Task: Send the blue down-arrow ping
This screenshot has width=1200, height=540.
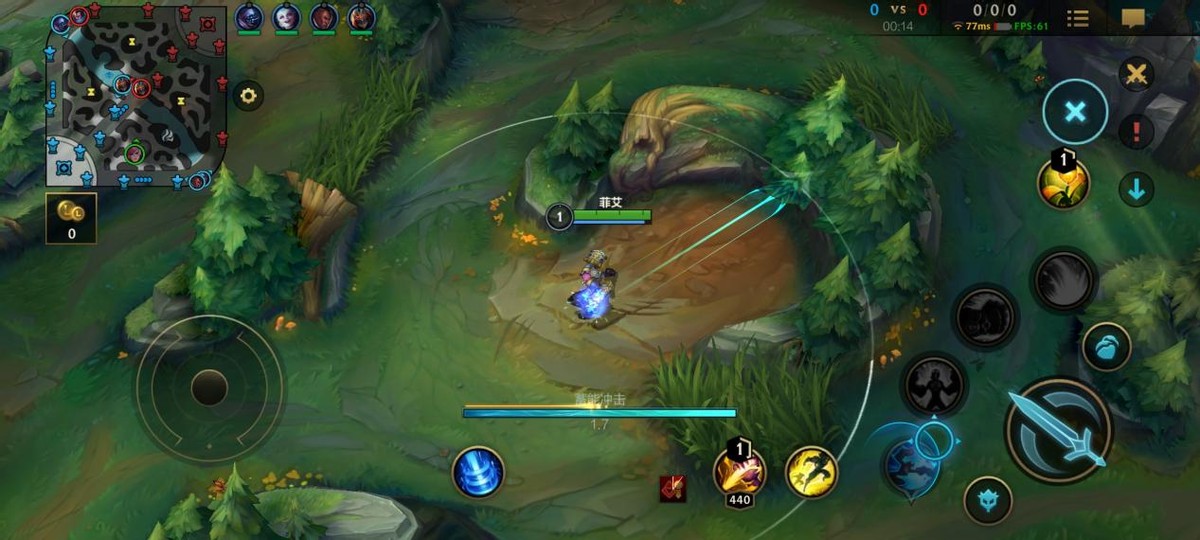Action: [1136, 188]
